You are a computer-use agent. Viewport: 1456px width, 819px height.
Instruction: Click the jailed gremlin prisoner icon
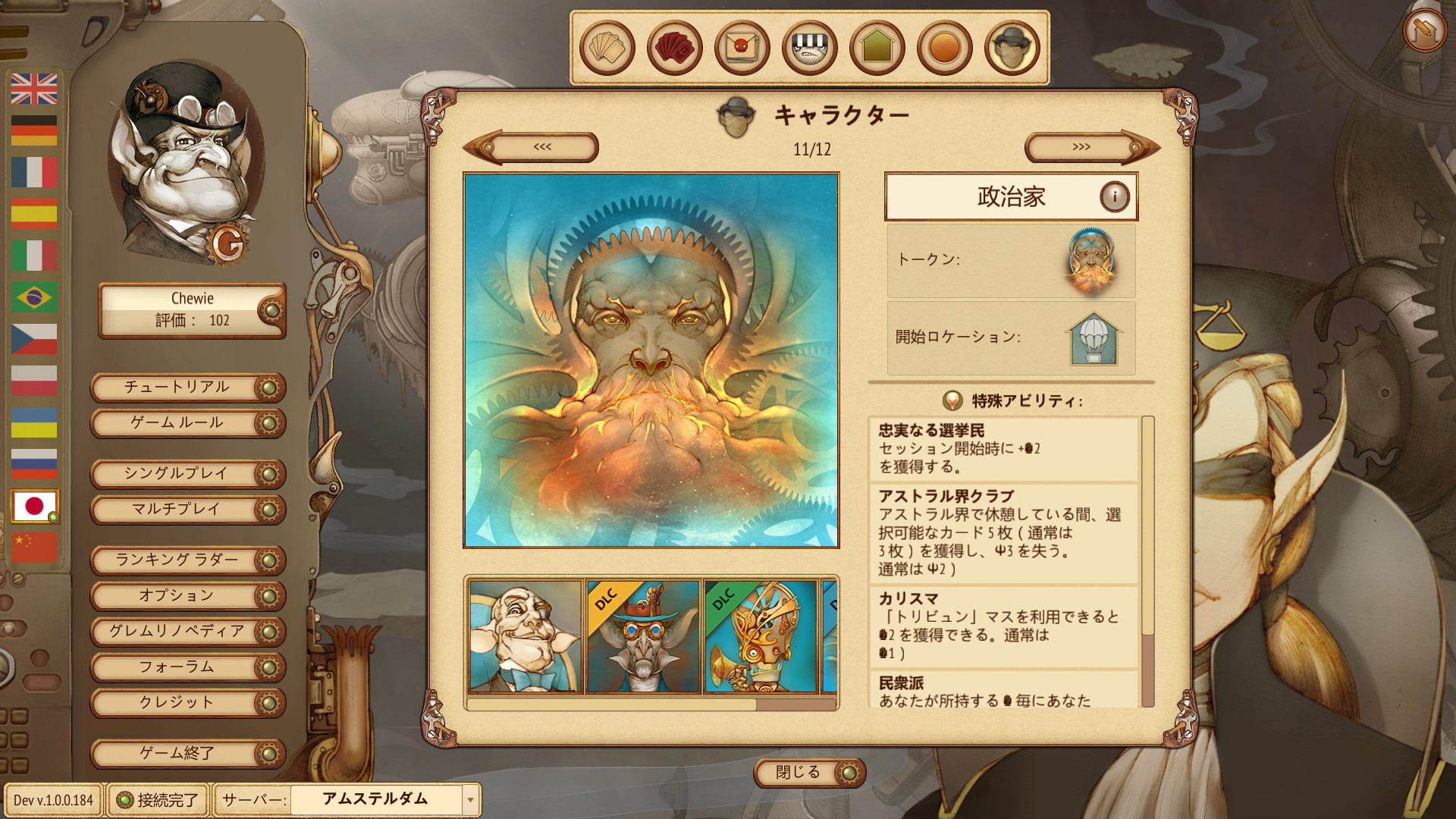click(x=810, y=47)
